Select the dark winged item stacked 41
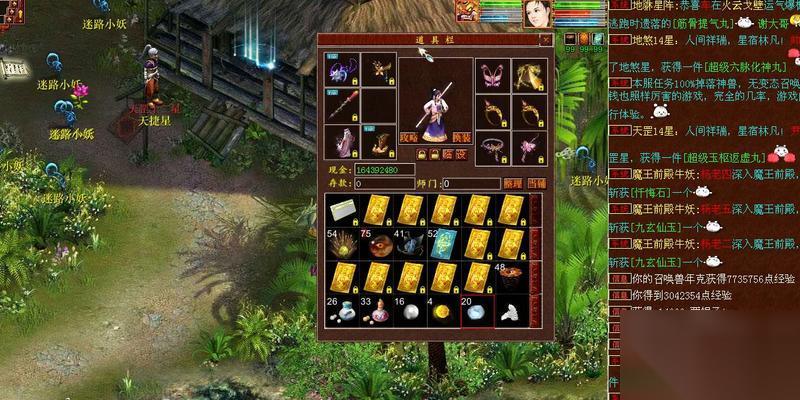 click(409, 244)
